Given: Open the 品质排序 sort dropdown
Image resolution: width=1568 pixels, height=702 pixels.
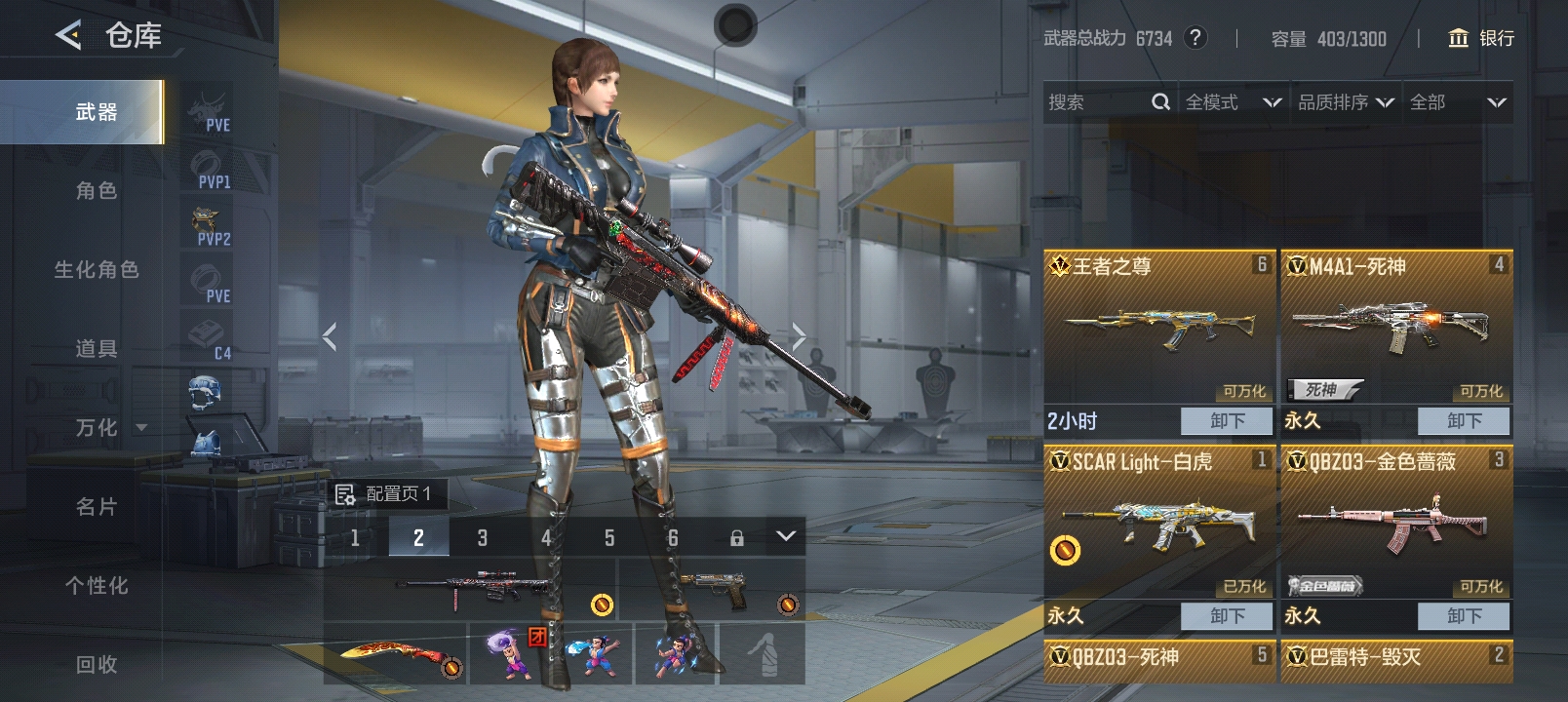Looking at the screenshot, I should (1346, 102).
